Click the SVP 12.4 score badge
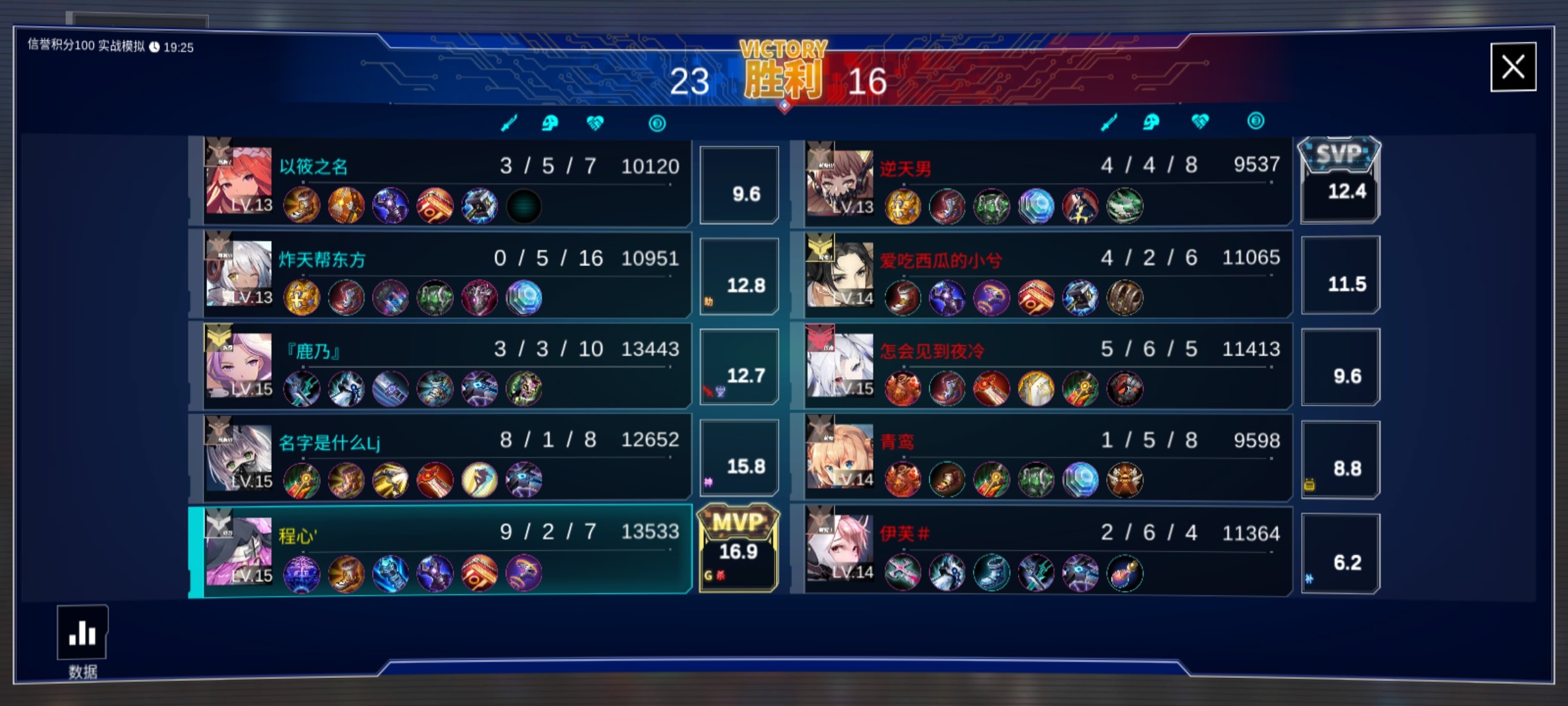Screen dimensions: 1568x706 (x=1339, y=180)
